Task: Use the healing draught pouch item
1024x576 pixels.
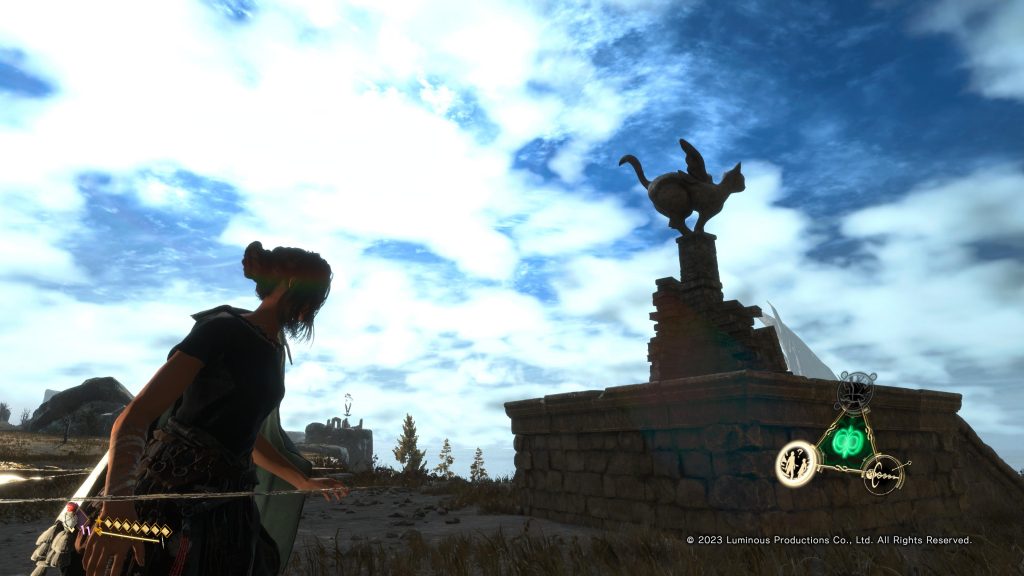Action: (x=70, y=519)
